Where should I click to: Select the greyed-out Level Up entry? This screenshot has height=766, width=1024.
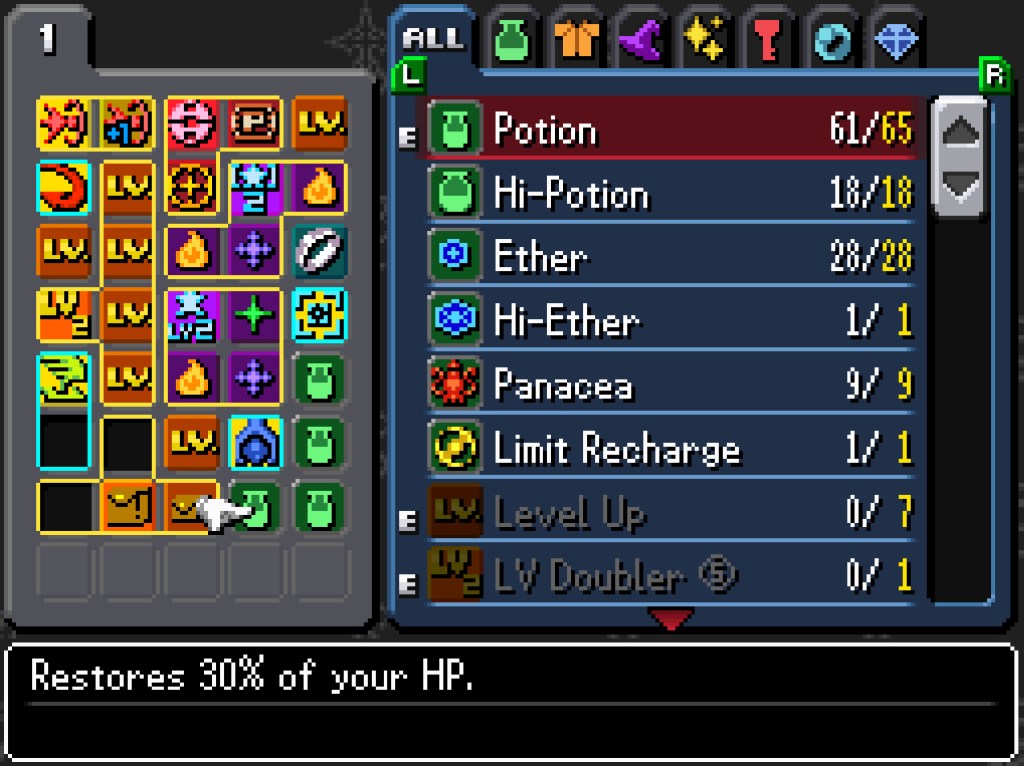click(x=668, y=513)
